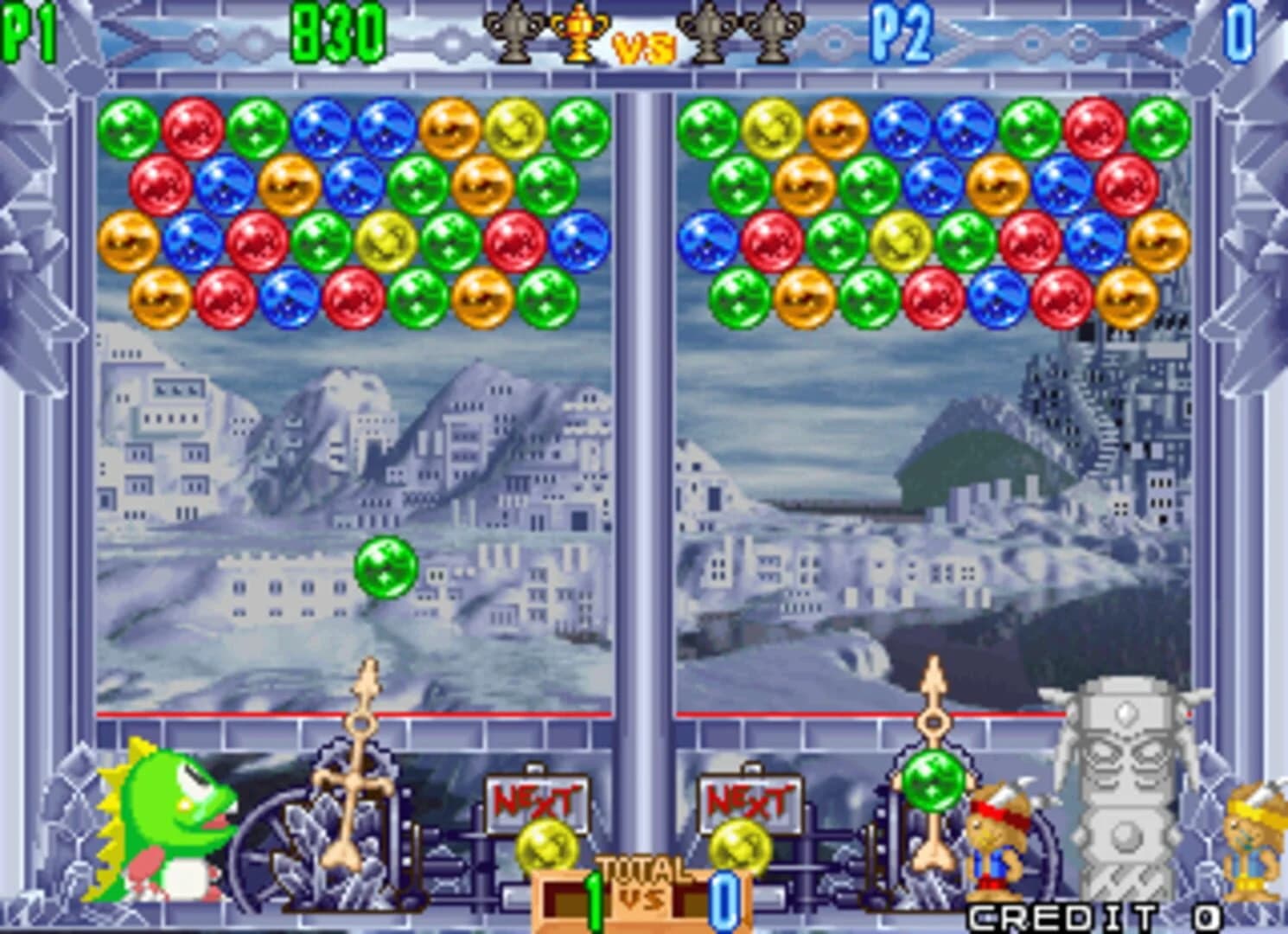
Task: Click P1's yellow NEXT bubble preview
Action: tap(548, 845)
